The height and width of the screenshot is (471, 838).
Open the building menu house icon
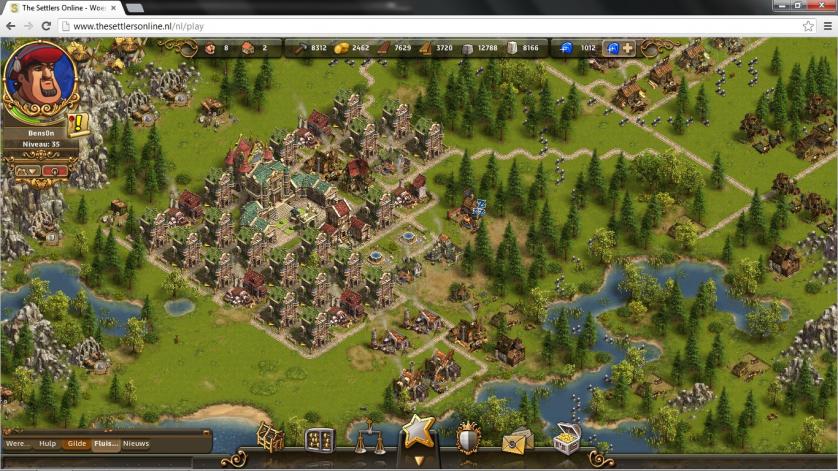click(x=270, y=439)
